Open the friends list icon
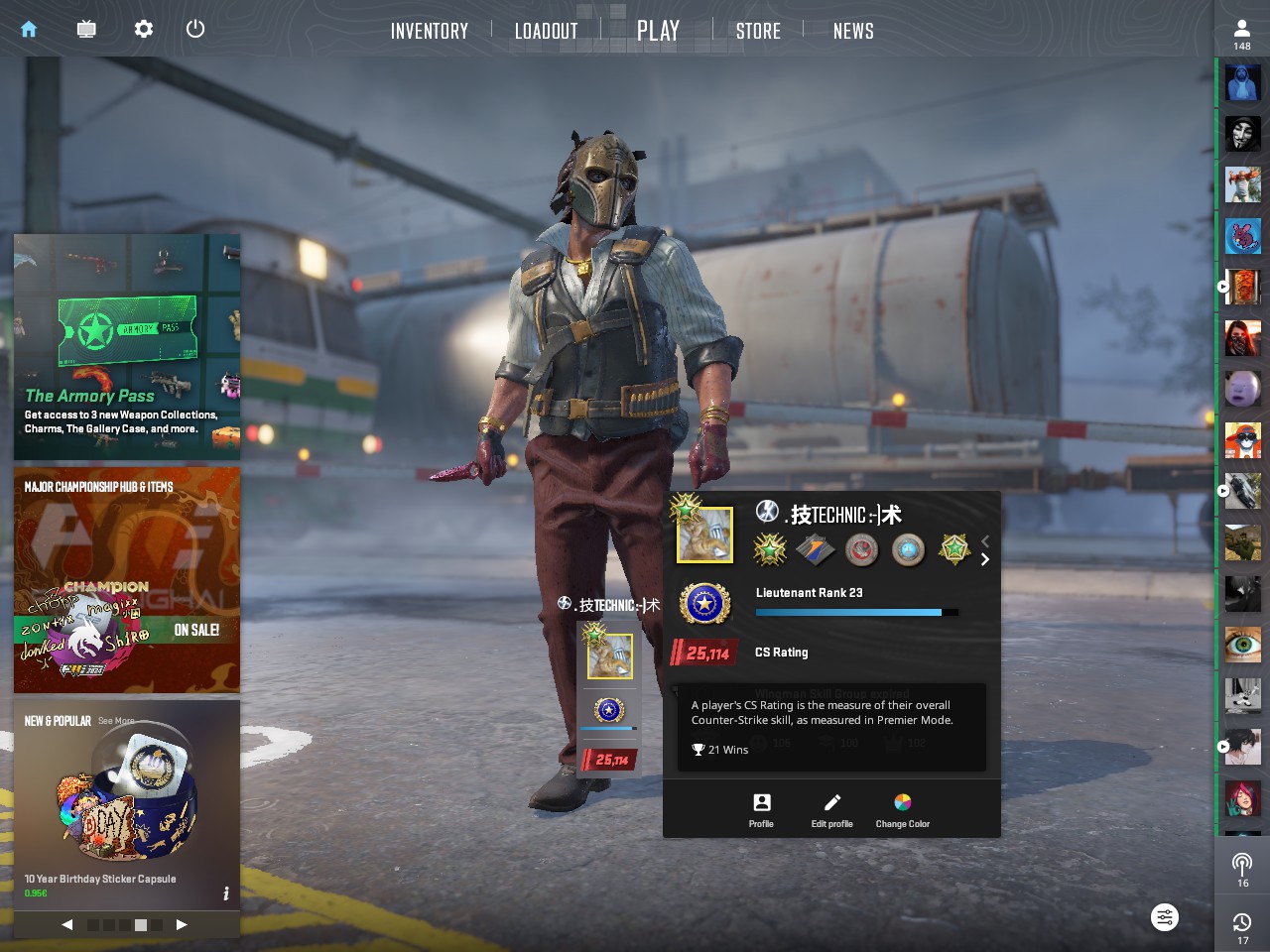 pyautogui.click(x=1242, y=34)
